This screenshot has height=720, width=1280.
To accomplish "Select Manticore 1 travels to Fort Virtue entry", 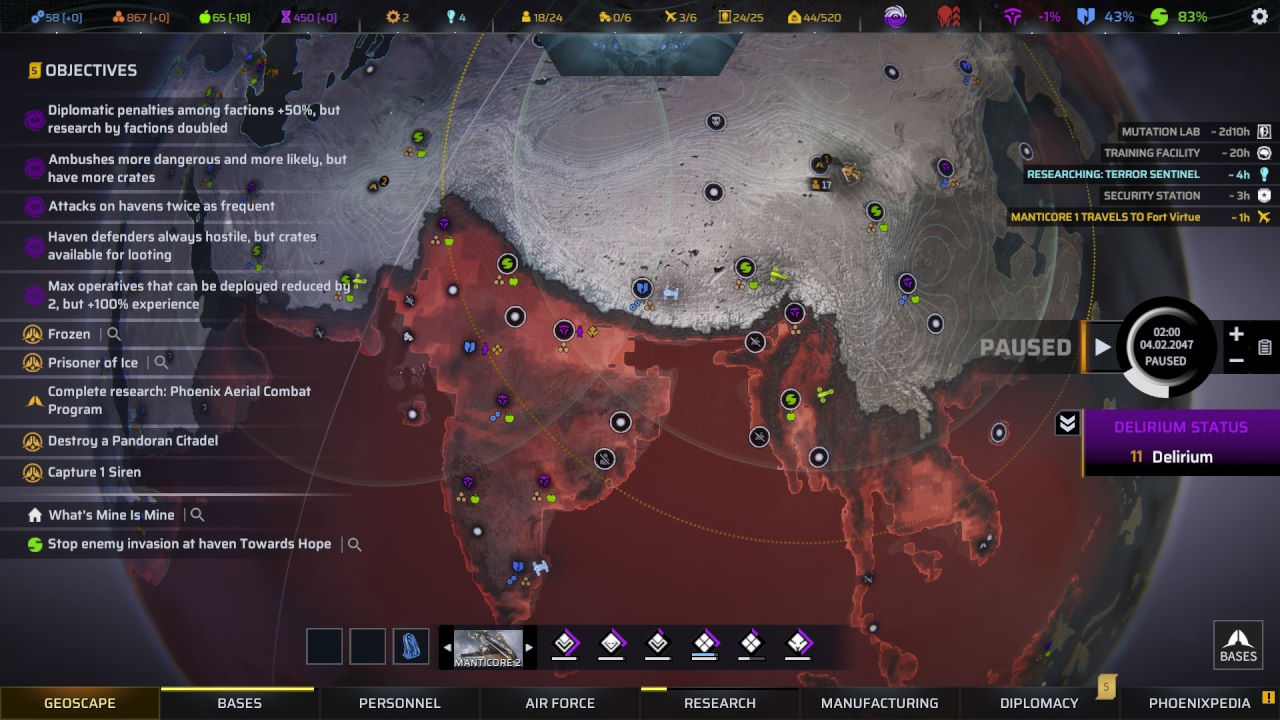I will click(1128, 217).
